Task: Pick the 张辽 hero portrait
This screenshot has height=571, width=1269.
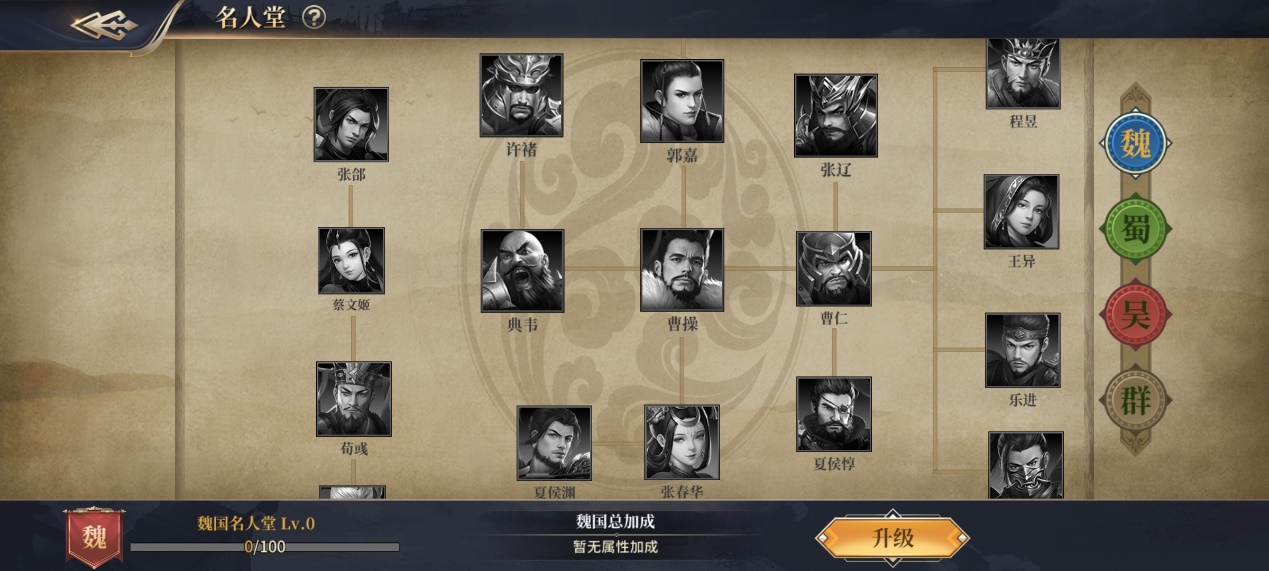Action: [835, 115]
